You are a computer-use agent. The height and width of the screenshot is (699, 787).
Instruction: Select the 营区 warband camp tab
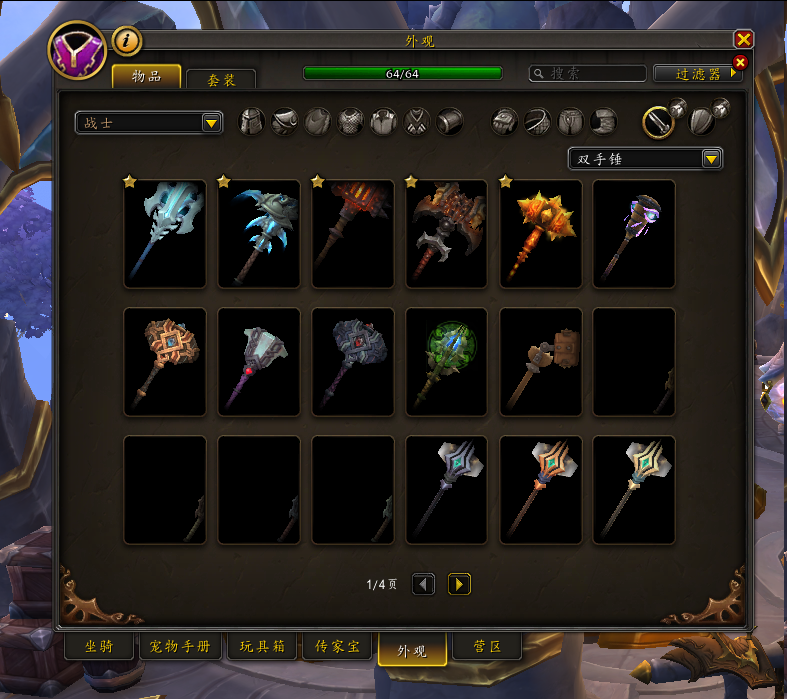click(x=487, y=647)
